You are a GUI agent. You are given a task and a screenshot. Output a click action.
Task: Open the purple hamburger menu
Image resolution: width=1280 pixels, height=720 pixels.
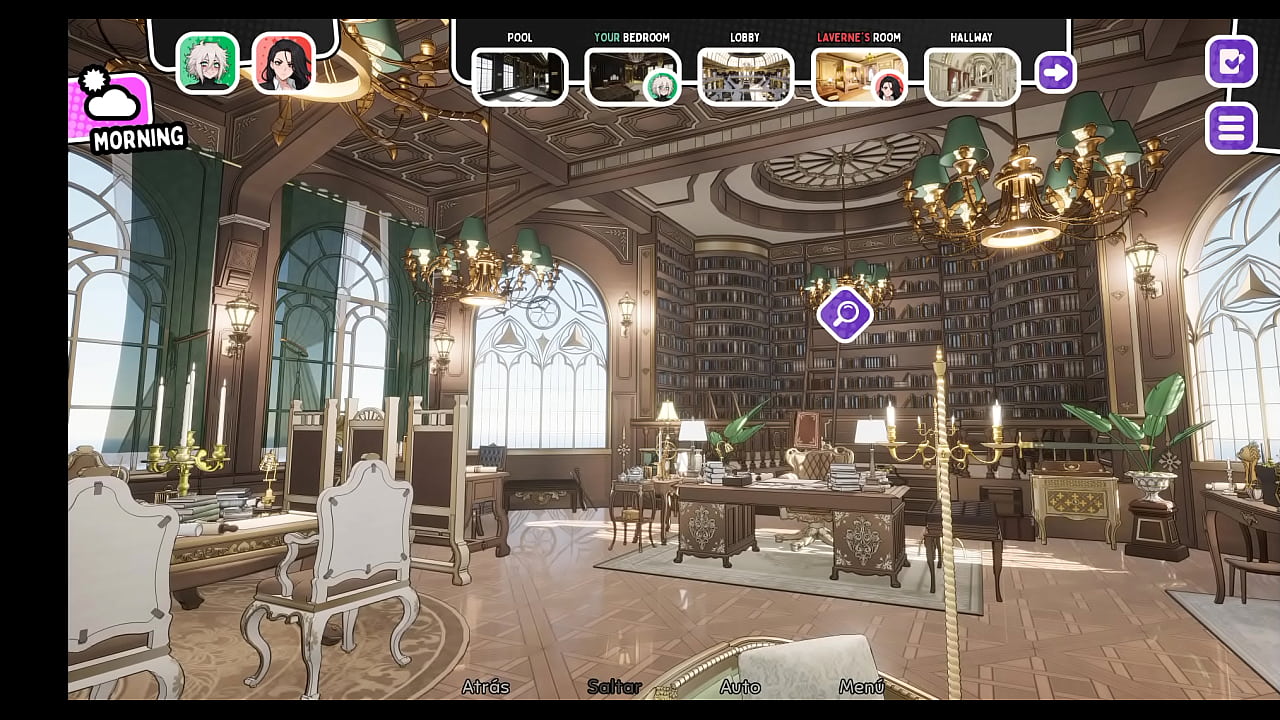1231,128
